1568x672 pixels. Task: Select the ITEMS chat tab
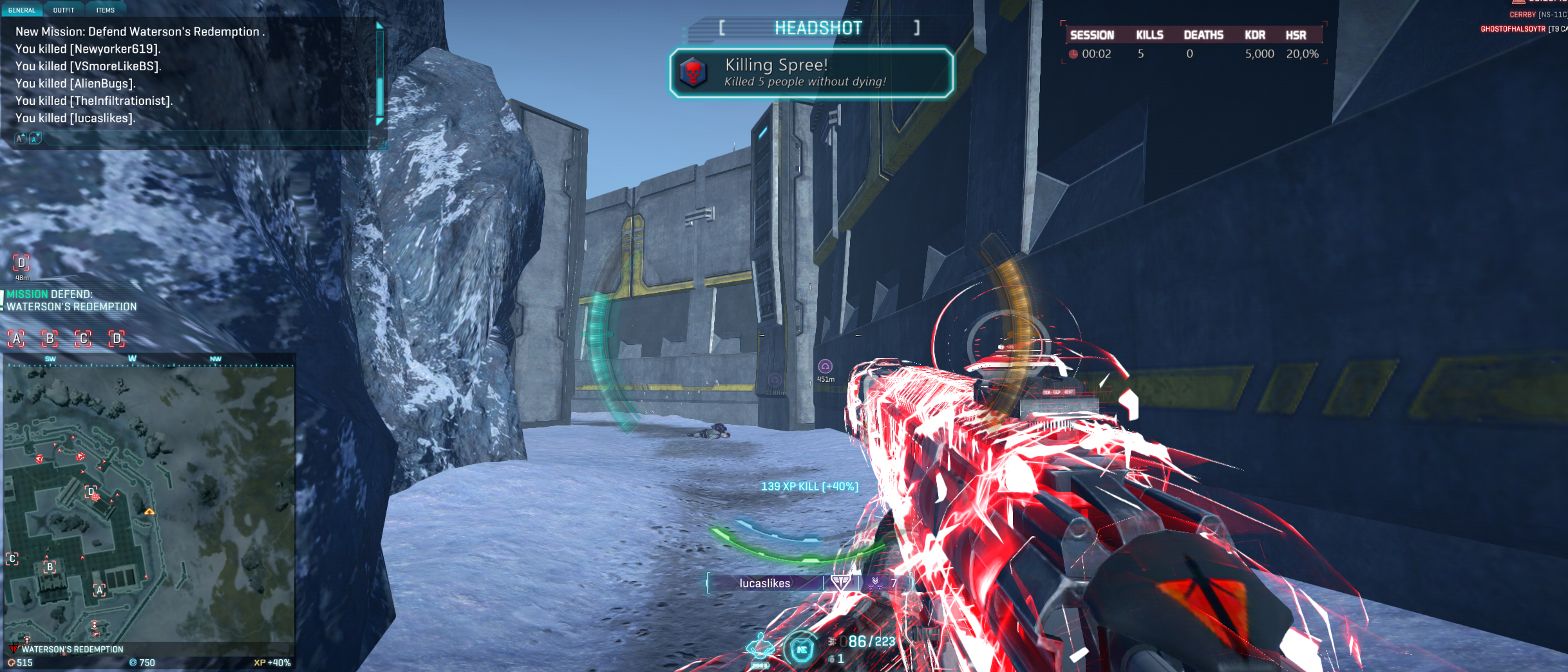coord(105,10)
